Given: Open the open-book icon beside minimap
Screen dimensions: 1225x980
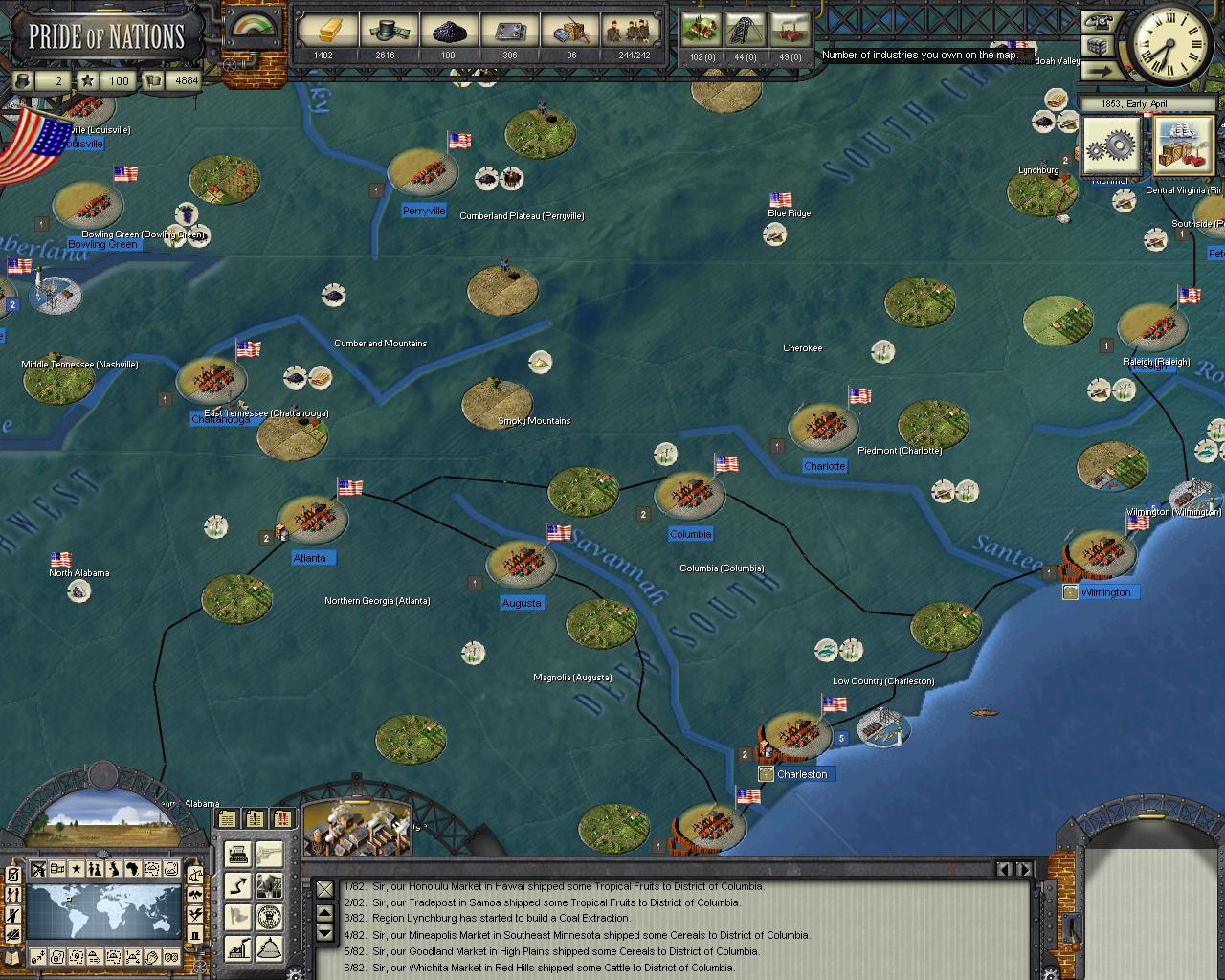Looking at the screenshot, I should point(12,956).
